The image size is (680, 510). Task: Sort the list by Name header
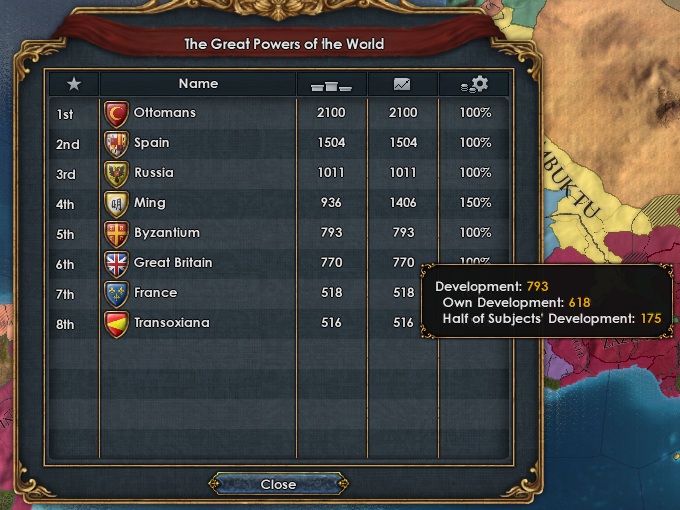[x=198, y=84]
